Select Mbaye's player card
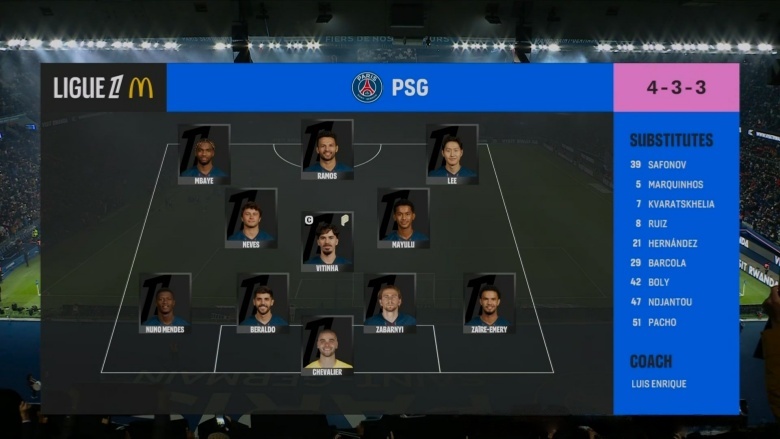Viewport: 780px width, 439px height. [x=204, y=154]
